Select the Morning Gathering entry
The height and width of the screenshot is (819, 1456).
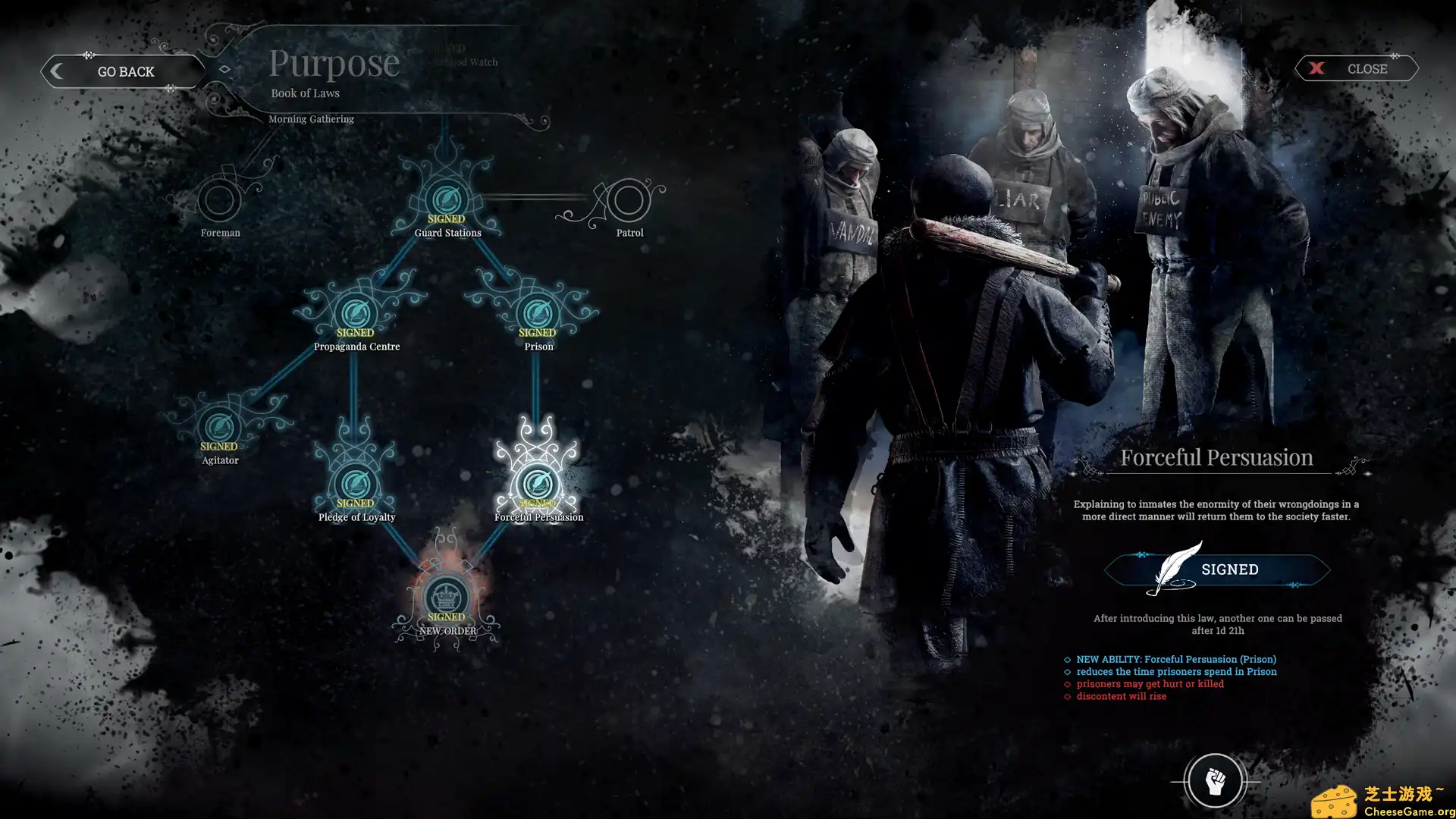pyautogui.click(x=312, y=118)
